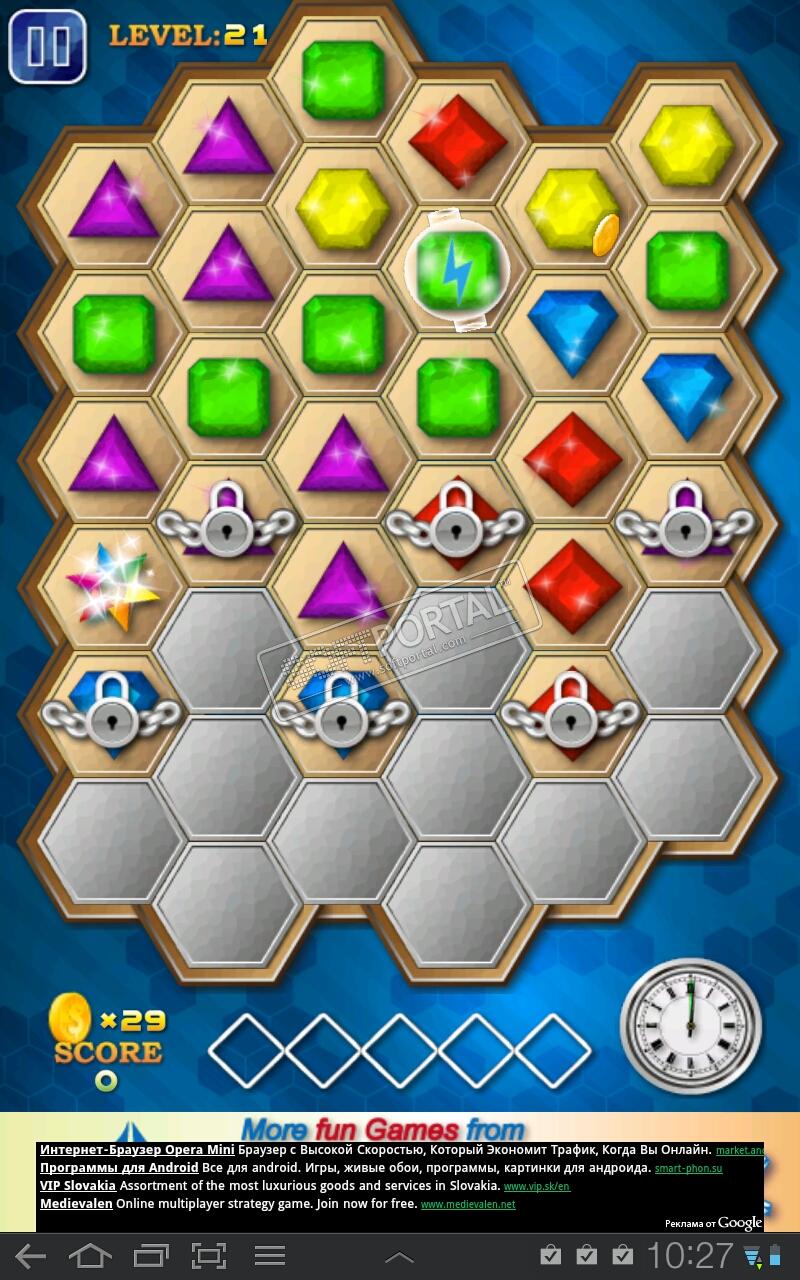
Task: Select the green gem with lightning bolt
Action: tap(457, 269)
